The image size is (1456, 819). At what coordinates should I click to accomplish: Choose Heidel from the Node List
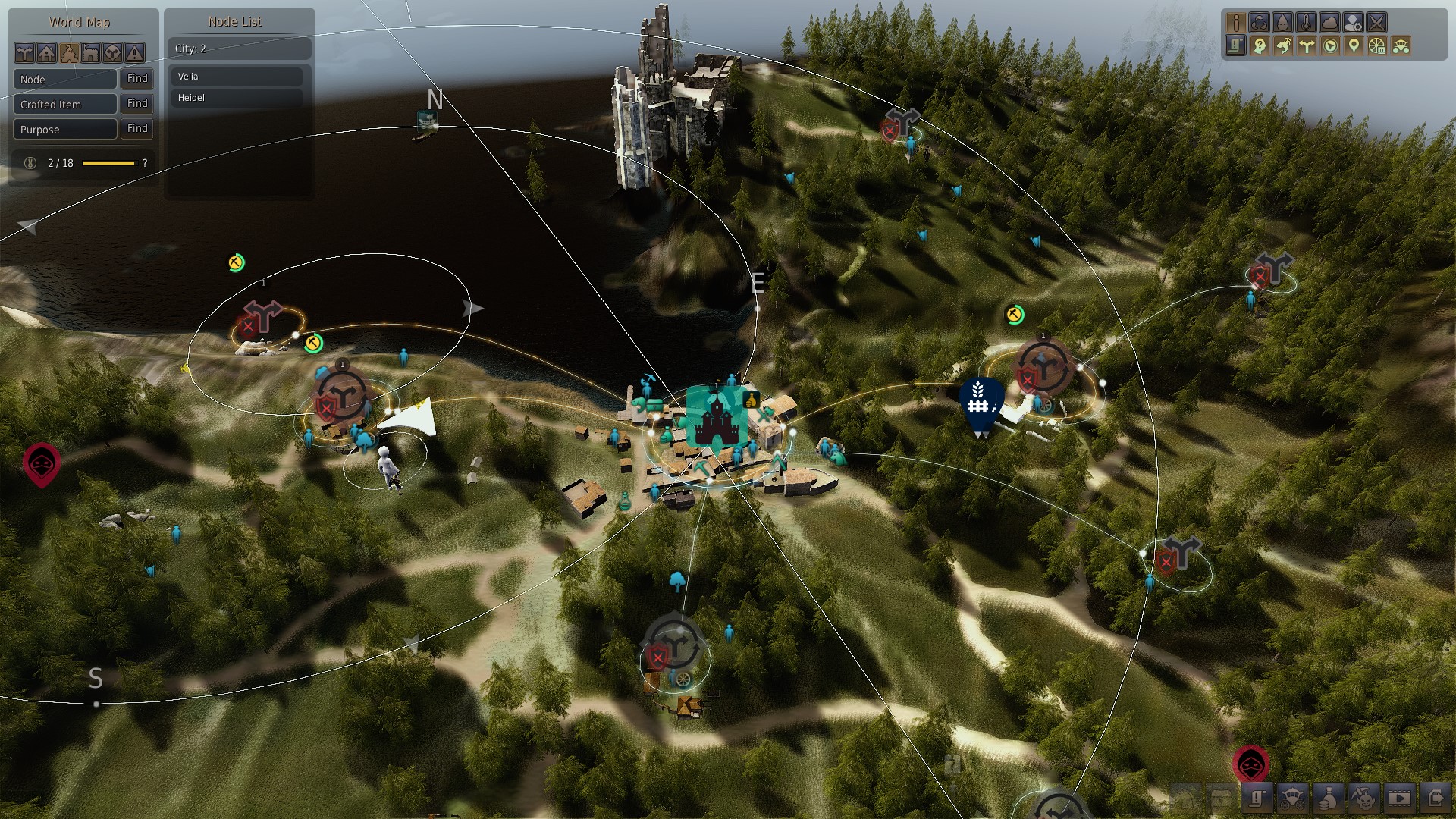(x=237, y=98)
